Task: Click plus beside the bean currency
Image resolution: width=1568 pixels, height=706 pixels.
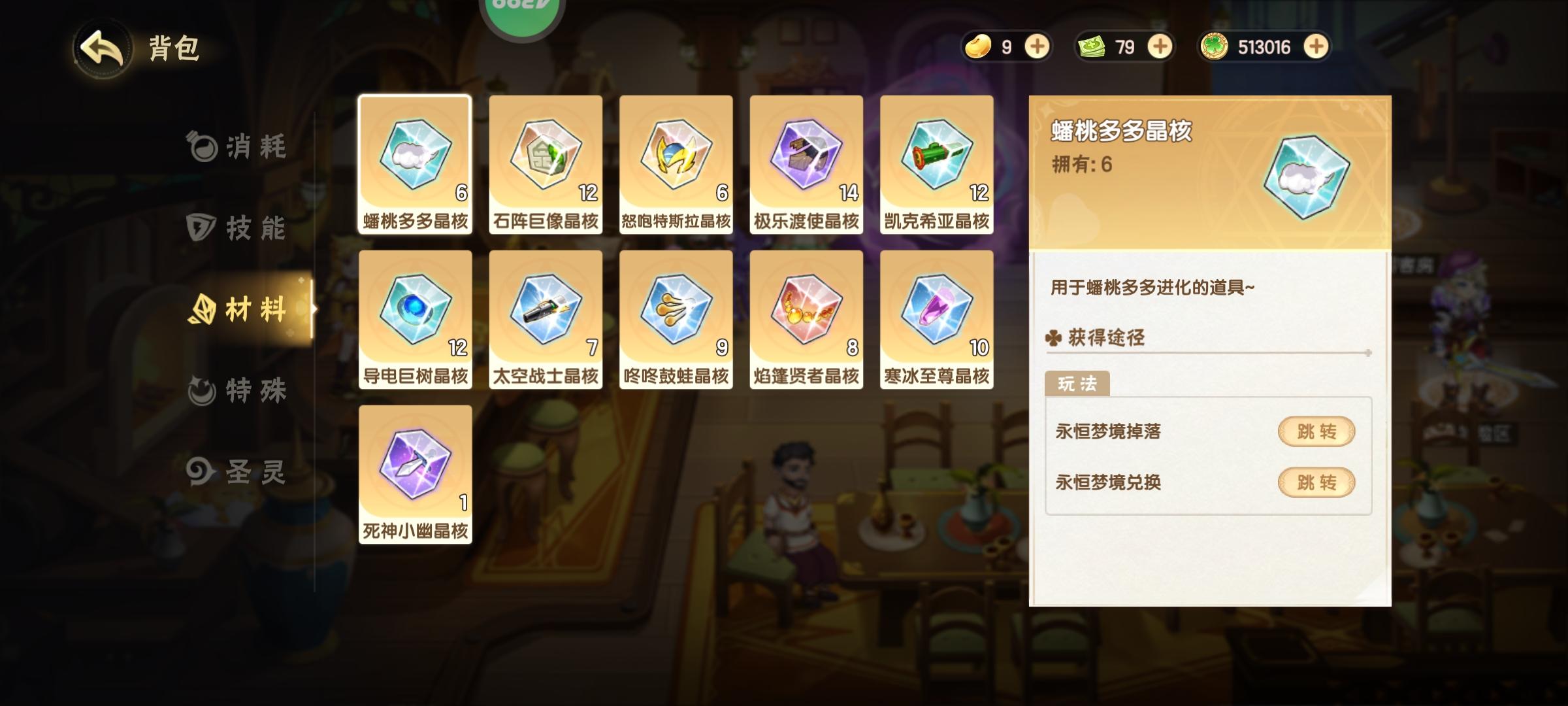Action: 1038,46
